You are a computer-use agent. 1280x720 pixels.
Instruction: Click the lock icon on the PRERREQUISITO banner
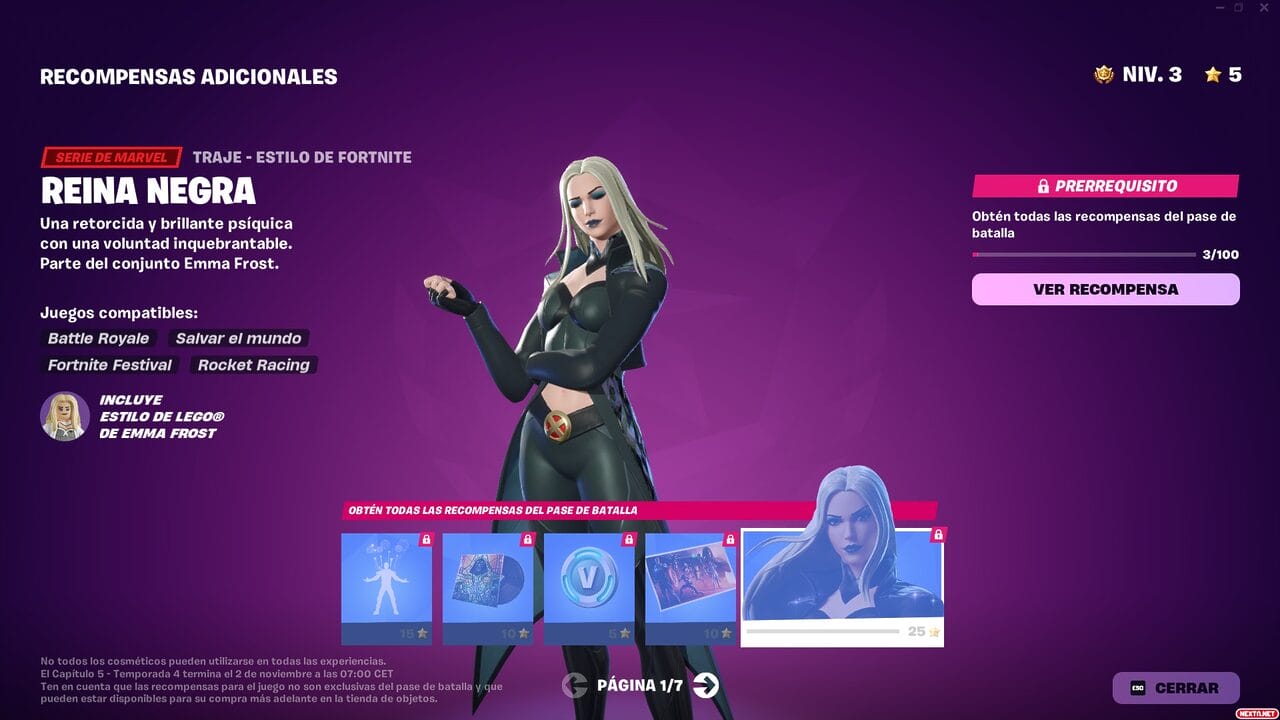tap(1042, 185)
